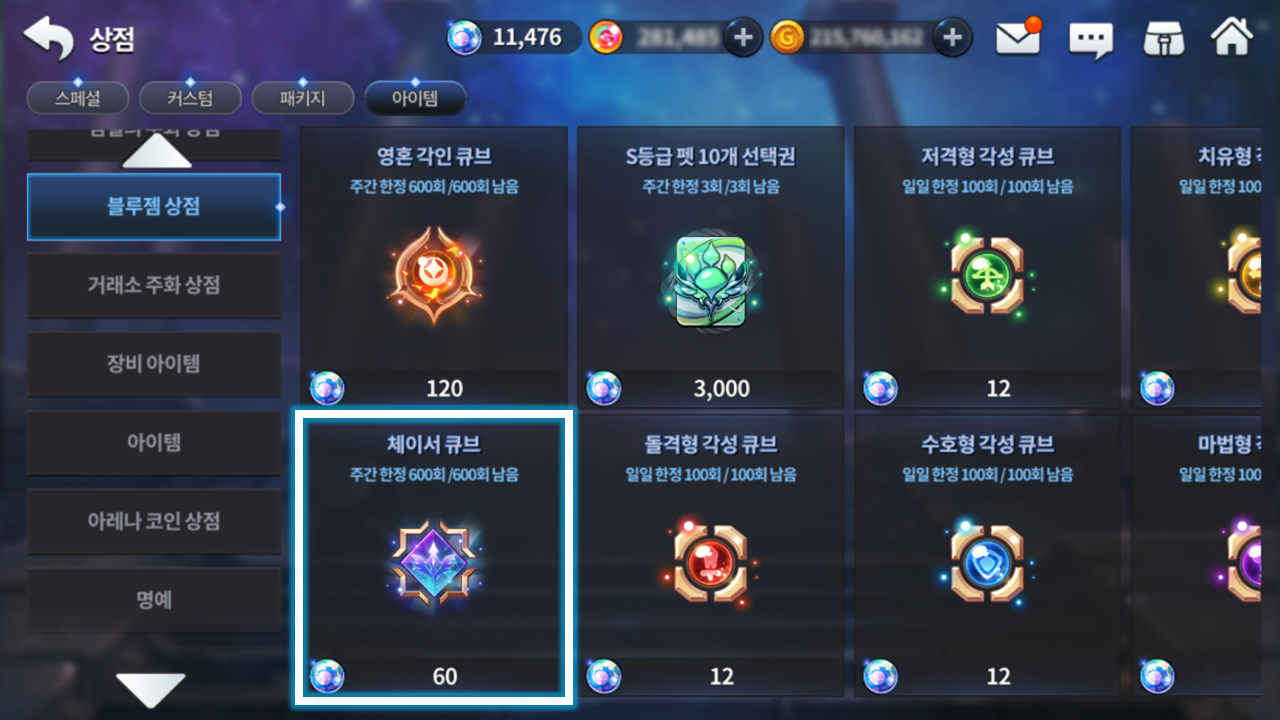Click the inventory bag icon
The width and height of the screenshot is (1280, 720).
pyautogui.click(x=1161, y=38)
